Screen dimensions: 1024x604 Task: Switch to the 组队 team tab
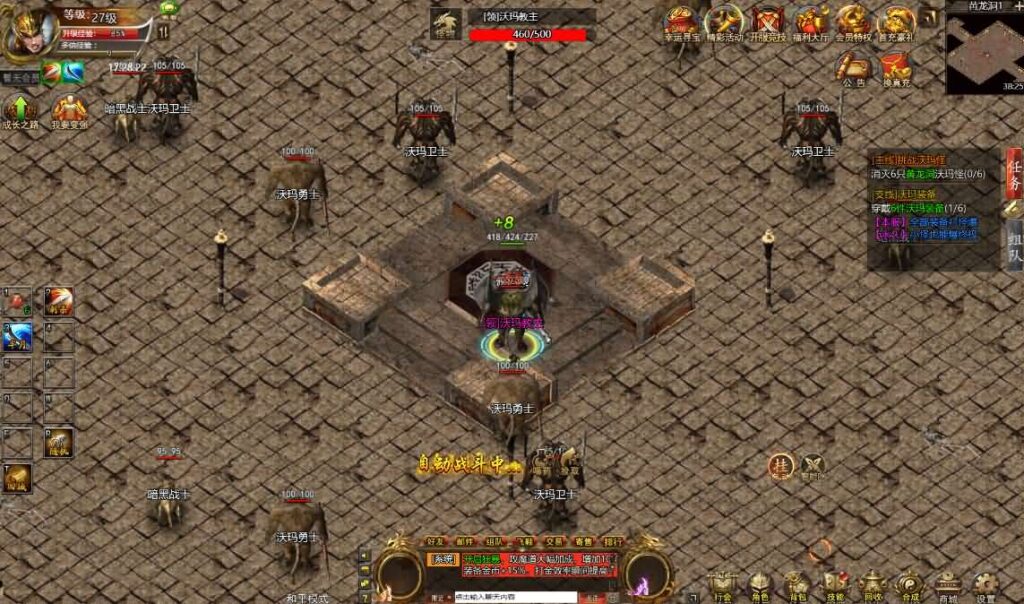(x=1014, y=245)
